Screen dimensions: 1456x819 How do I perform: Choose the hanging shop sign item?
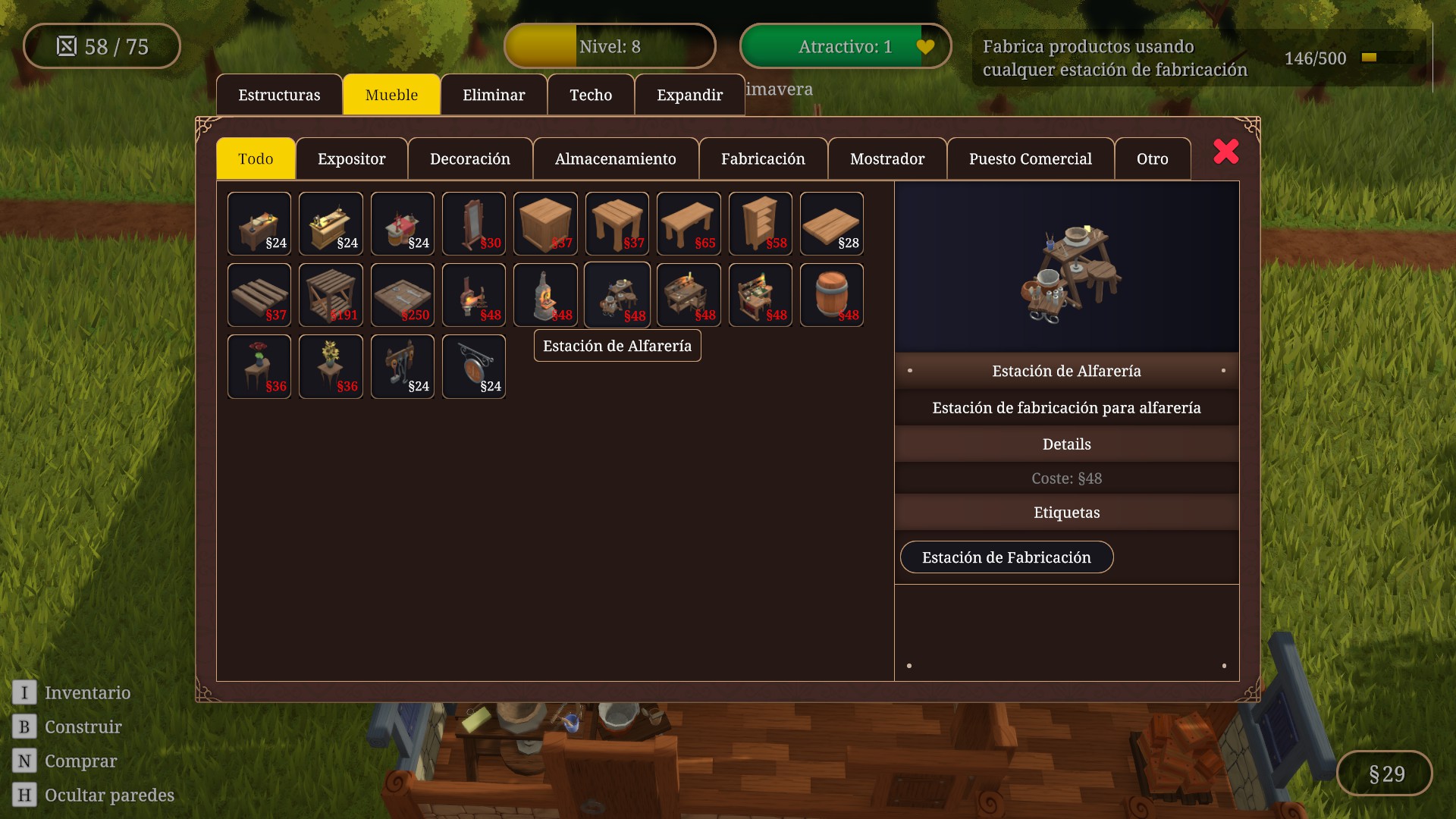(x=474, y=366)
